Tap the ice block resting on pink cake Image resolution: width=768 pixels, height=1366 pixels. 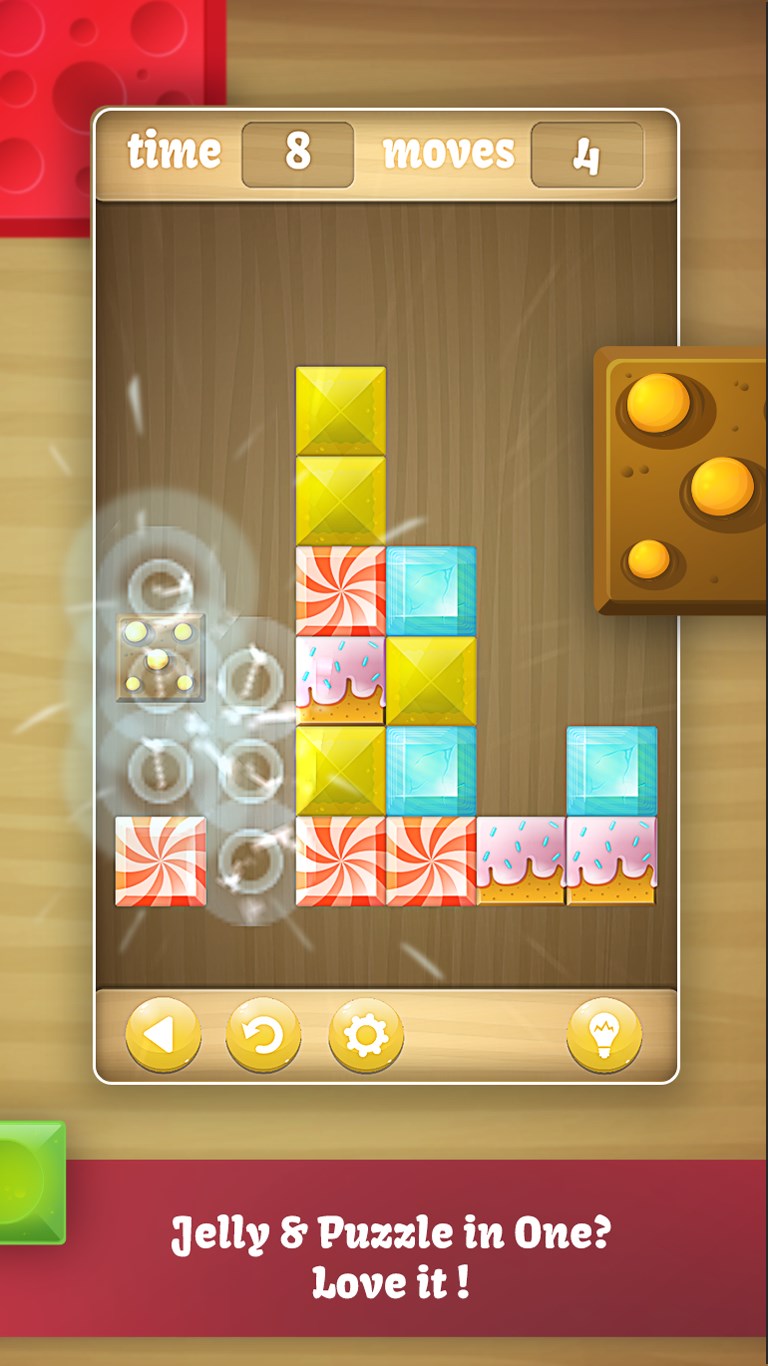[x=611, y=771]
